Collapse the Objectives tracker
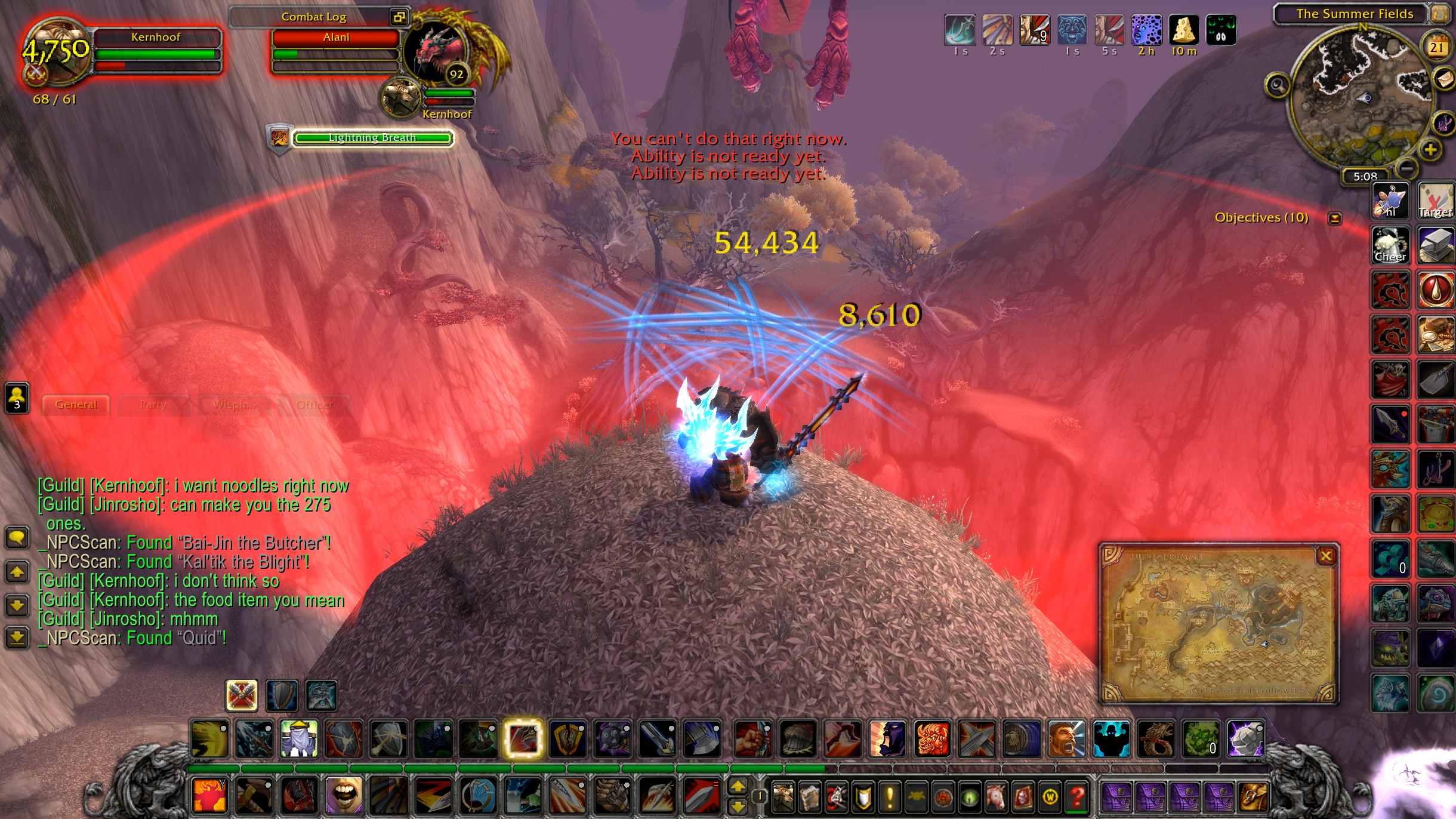 pos(1335,218)
